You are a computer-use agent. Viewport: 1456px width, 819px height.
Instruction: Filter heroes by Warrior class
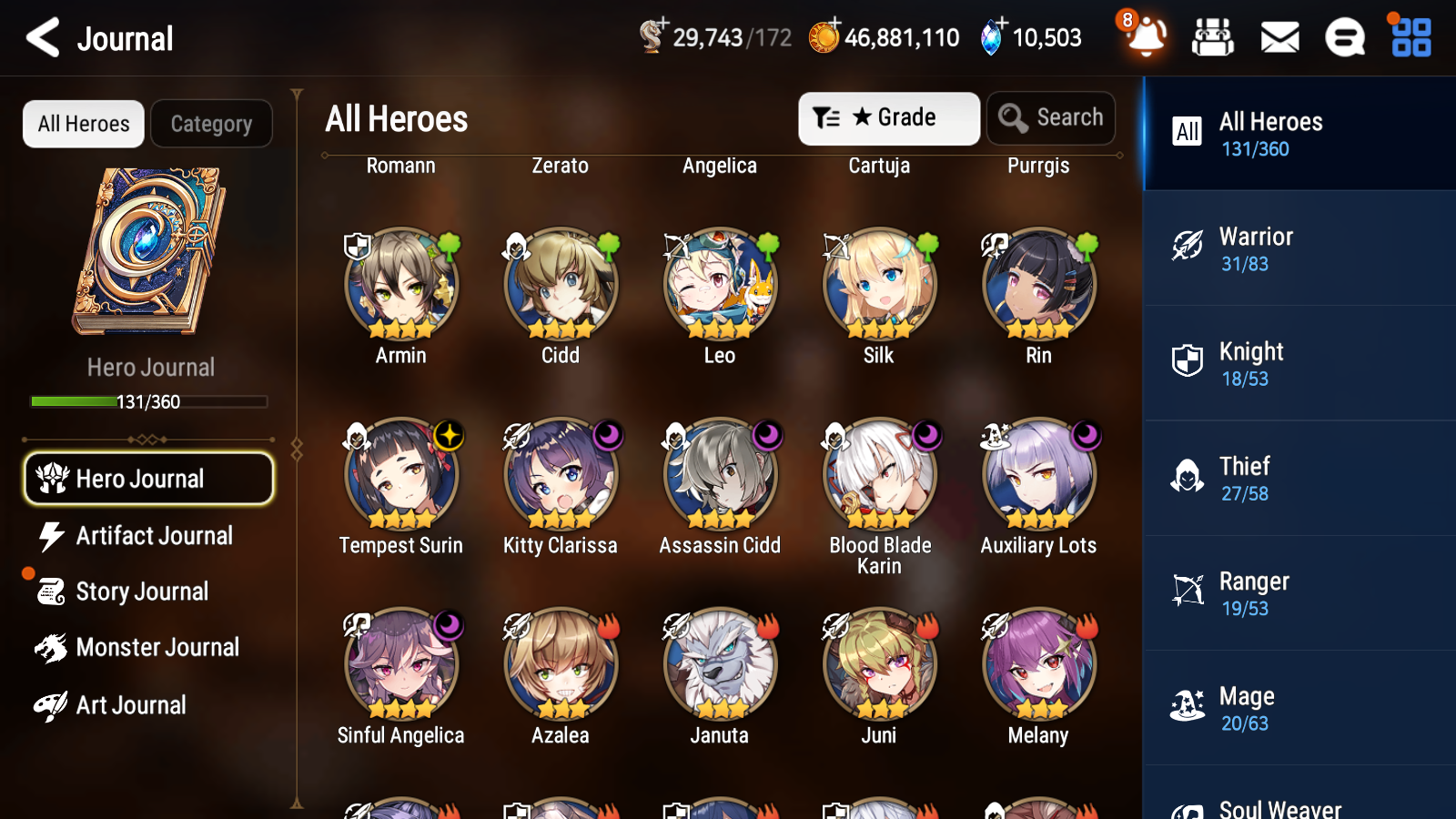1299,249
